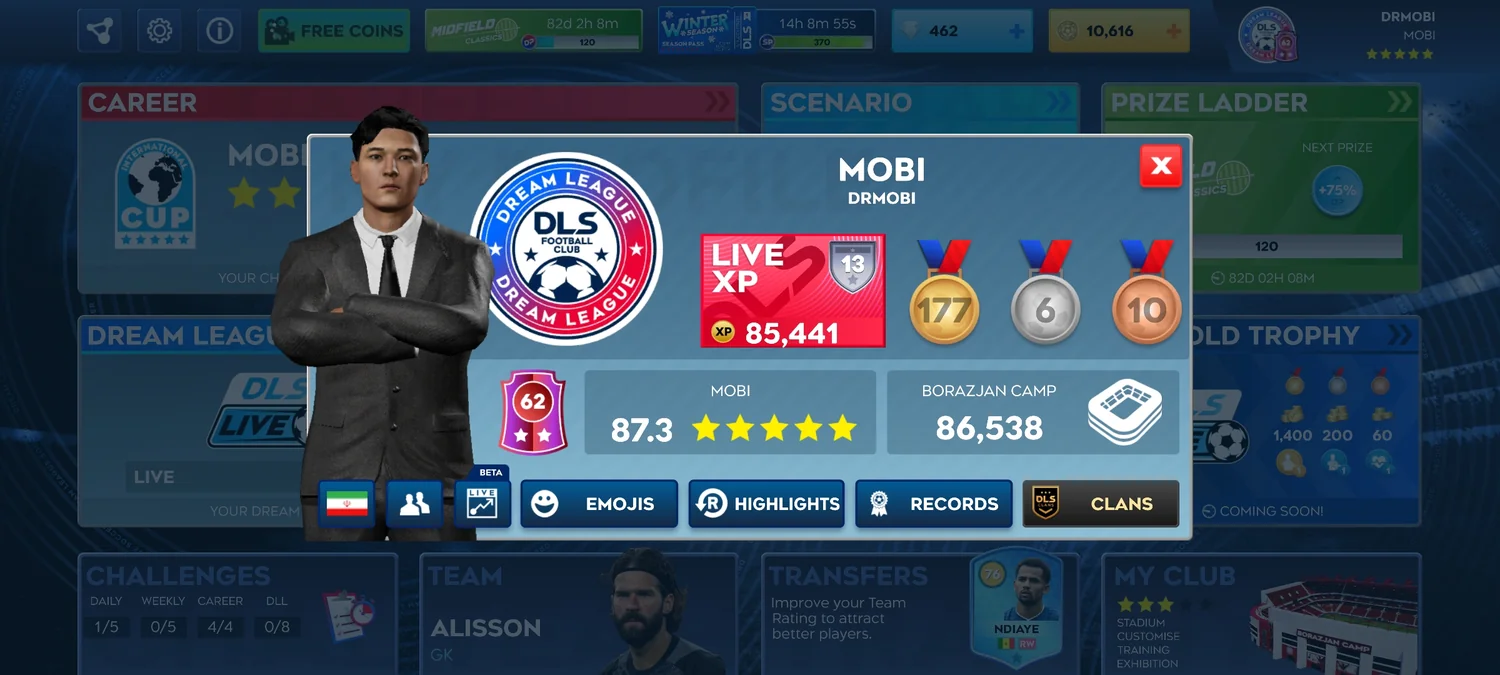Open the Emojis menu
Viewport: 1500px width, 675px height.
coord(598,504)
